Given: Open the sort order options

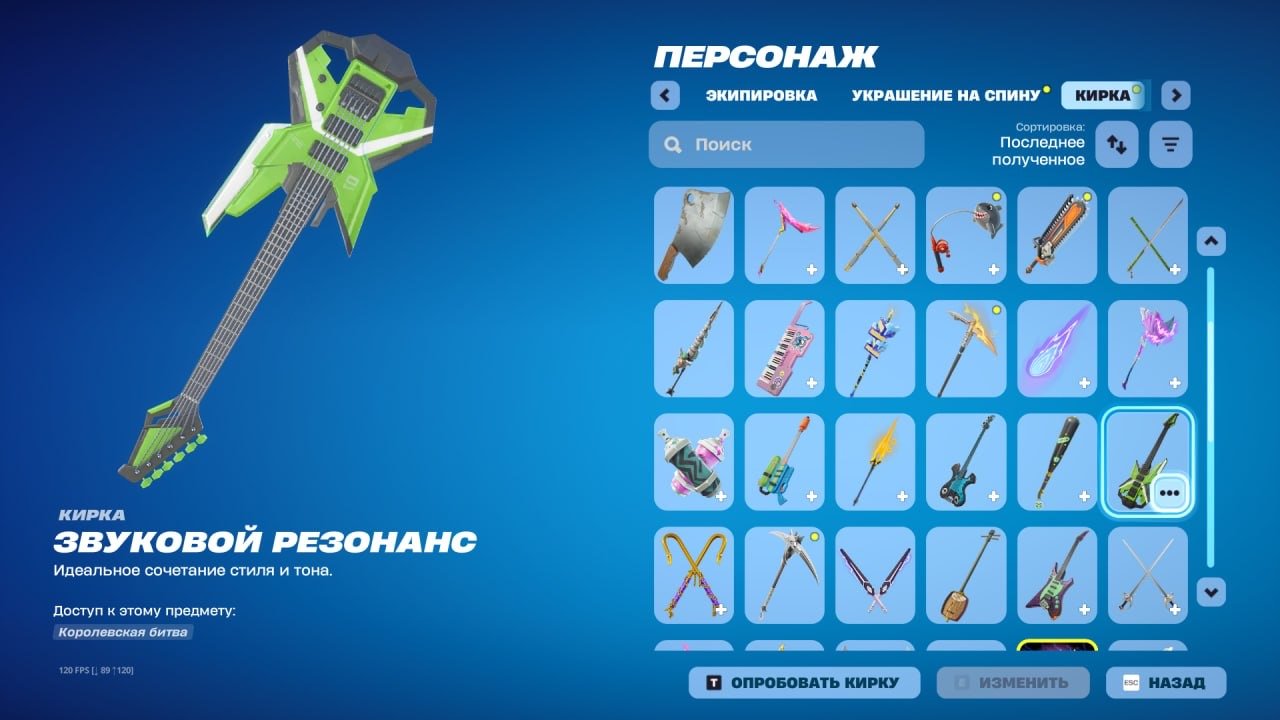Looking at the screenshot, I should tap(1117, 144).
